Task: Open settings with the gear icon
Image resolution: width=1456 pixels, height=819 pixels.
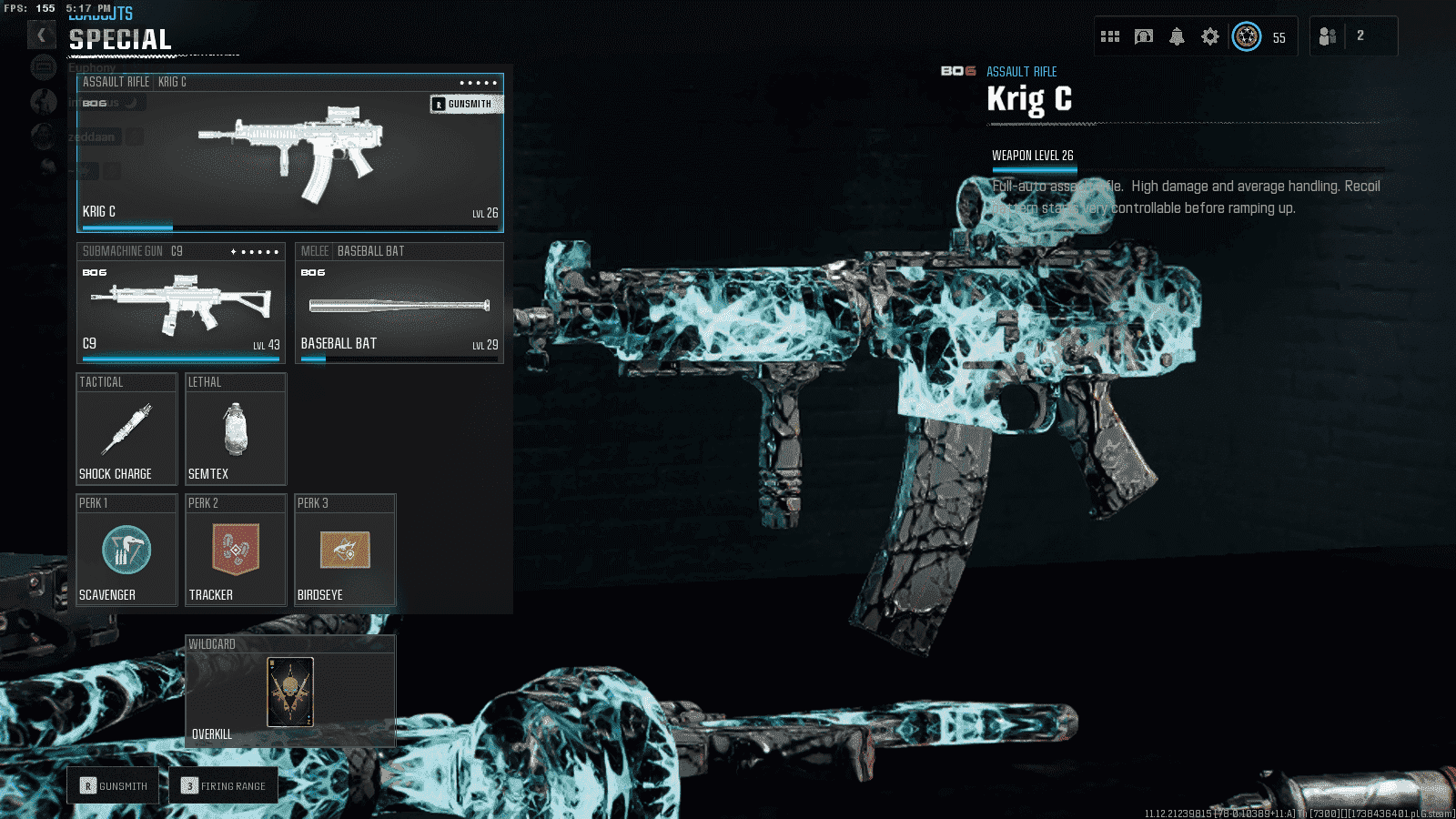Action: (x=1209, y=36)
